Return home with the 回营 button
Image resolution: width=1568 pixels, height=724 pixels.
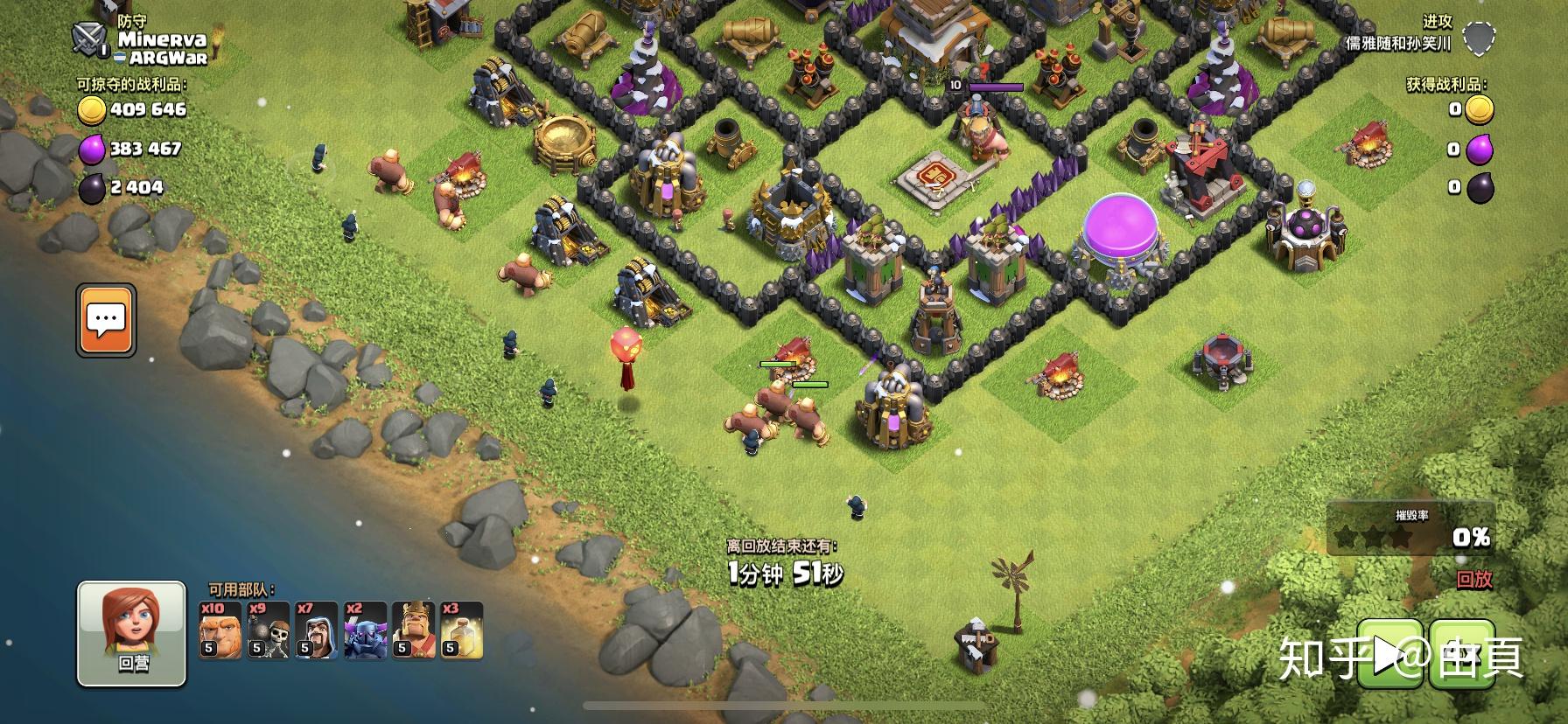coord(132,634)
